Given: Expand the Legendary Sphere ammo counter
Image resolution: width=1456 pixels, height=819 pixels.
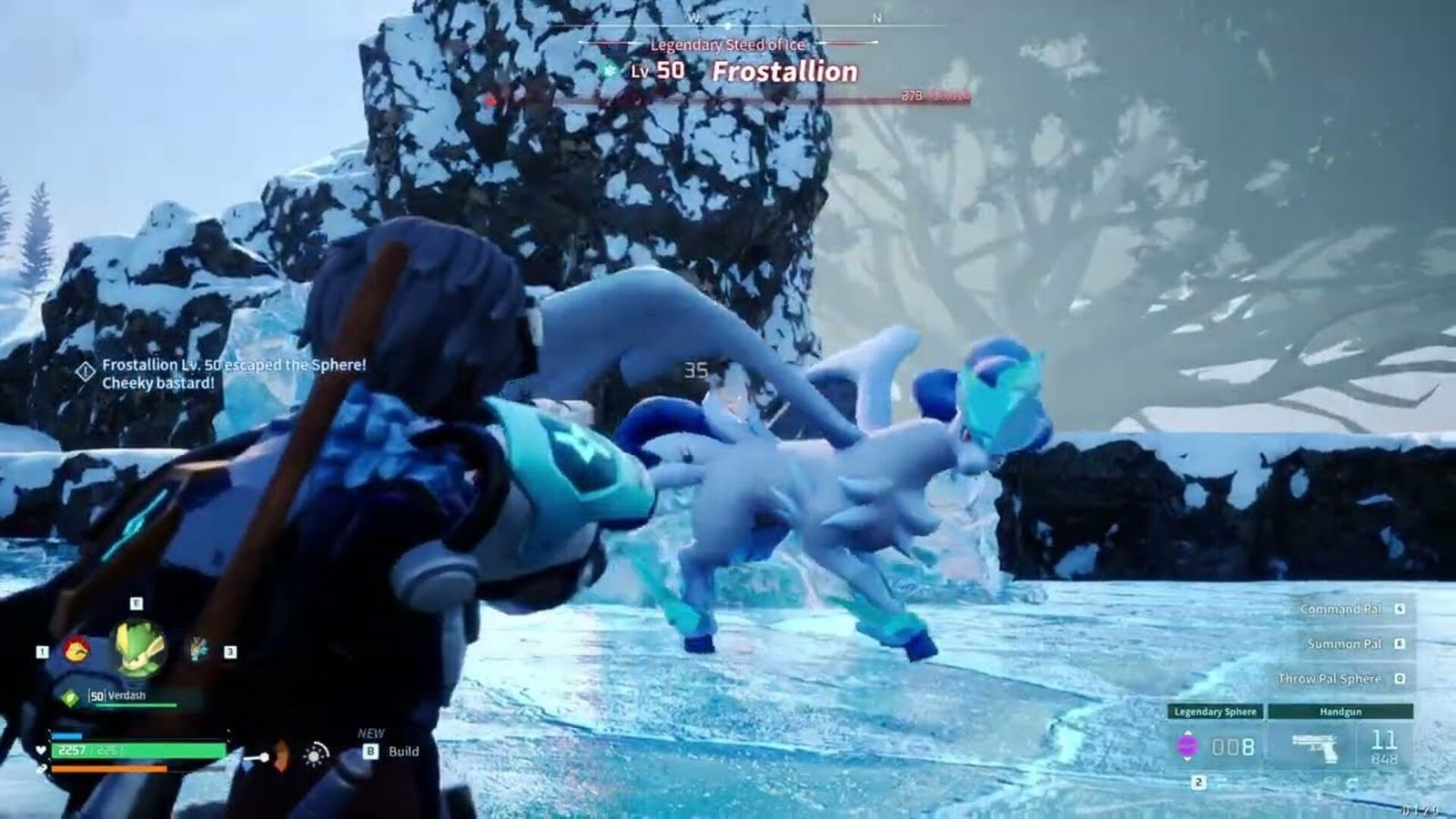Looking at the screenshot, I should [1232, 745].
